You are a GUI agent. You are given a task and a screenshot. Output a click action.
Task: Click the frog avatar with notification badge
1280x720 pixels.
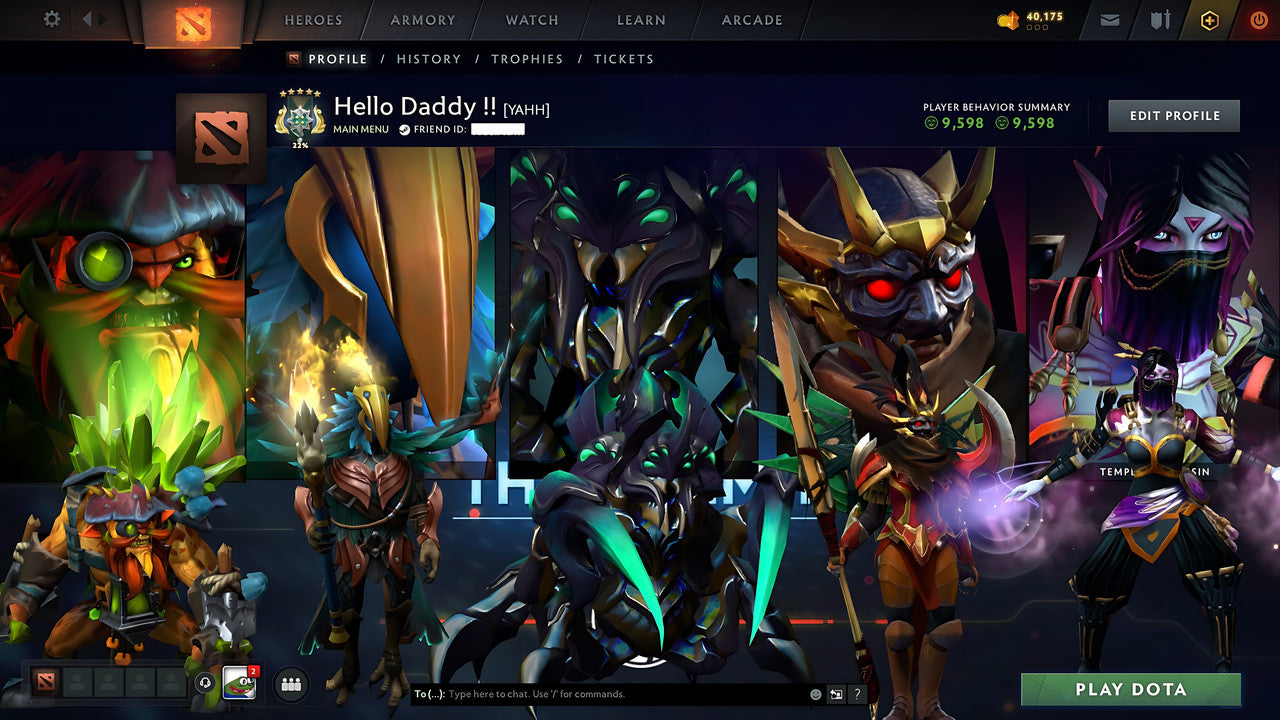pos(238,681)
